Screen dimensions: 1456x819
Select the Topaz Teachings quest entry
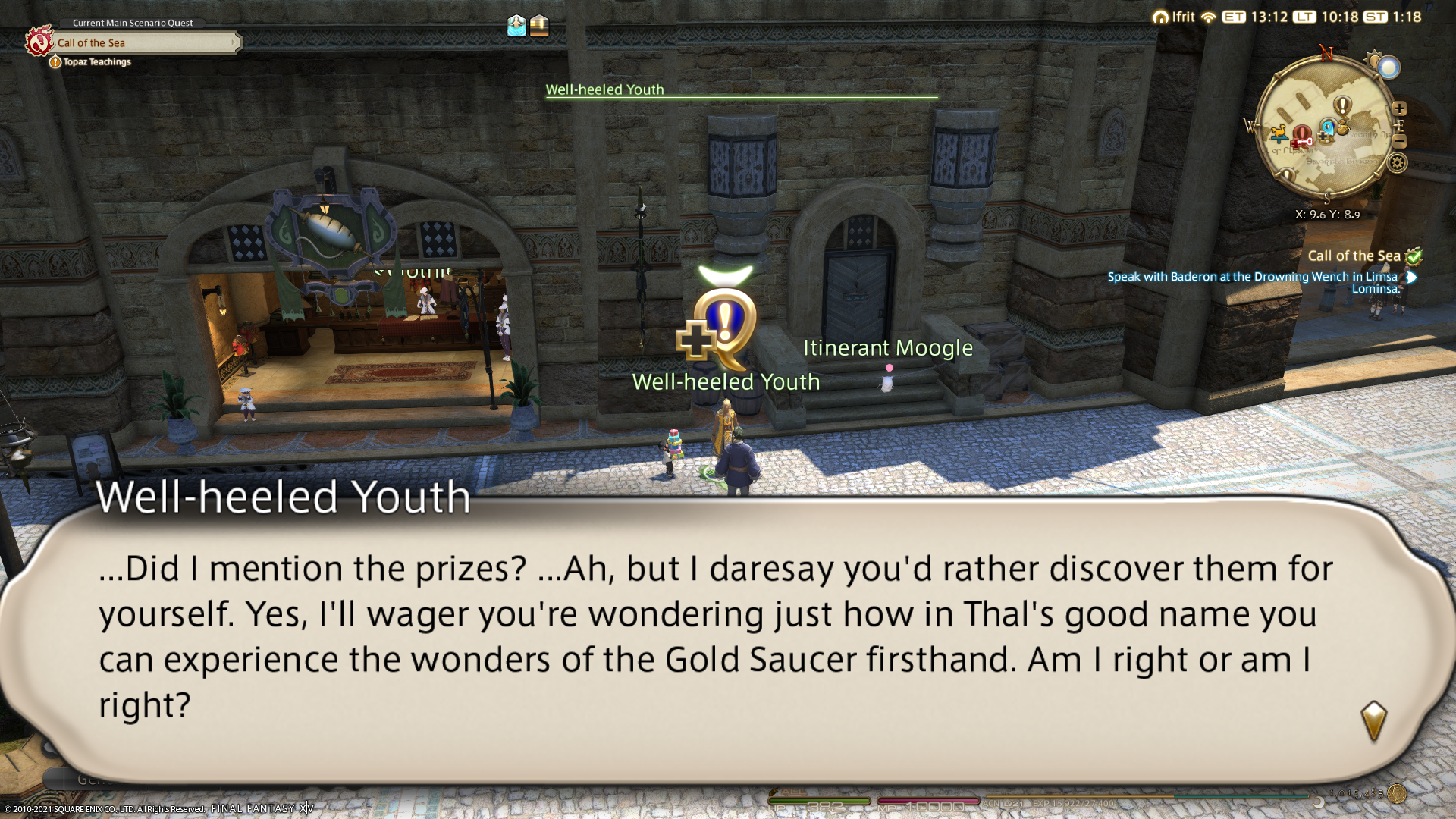(x=96, y=62)
